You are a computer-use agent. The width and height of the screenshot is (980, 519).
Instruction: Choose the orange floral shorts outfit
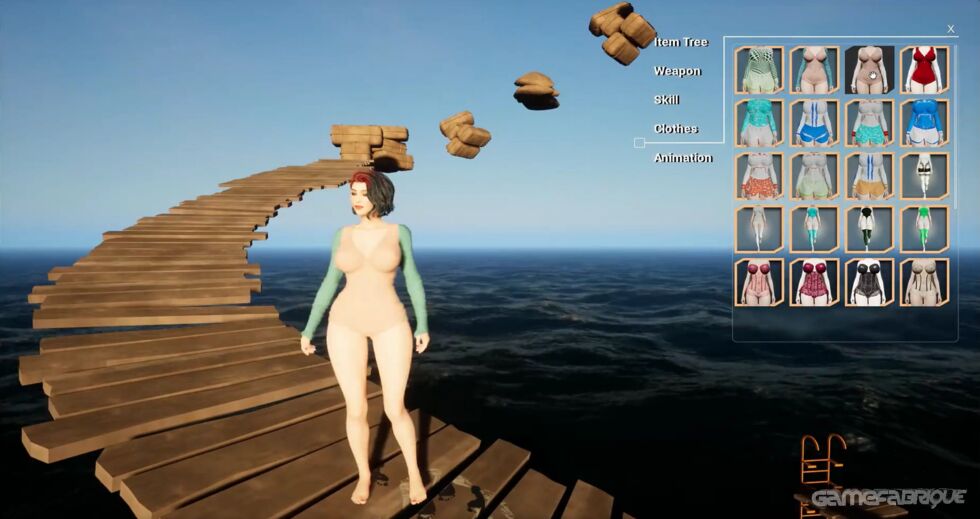point(759,176)
